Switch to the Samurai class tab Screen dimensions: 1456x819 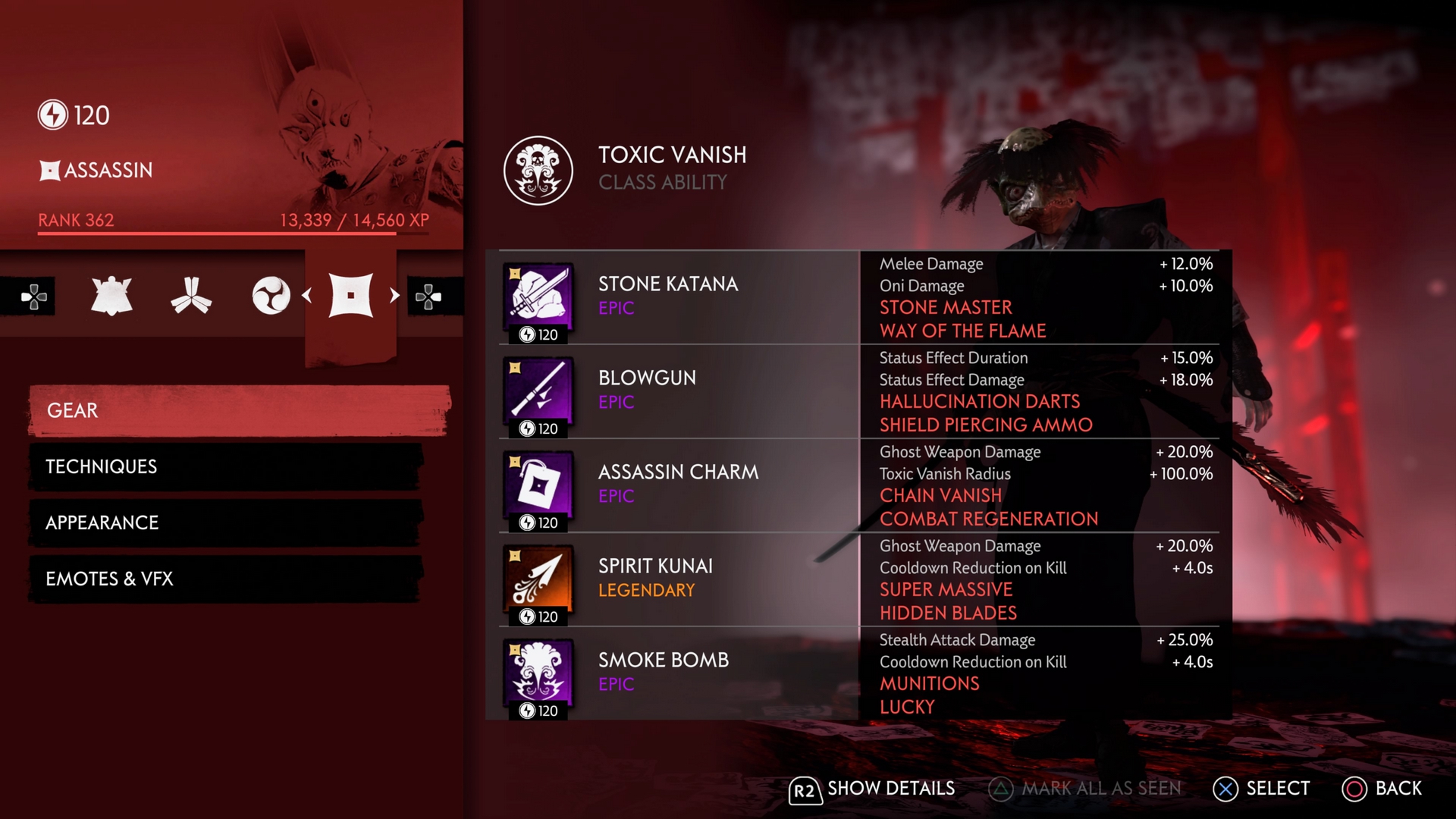point(111,296)
